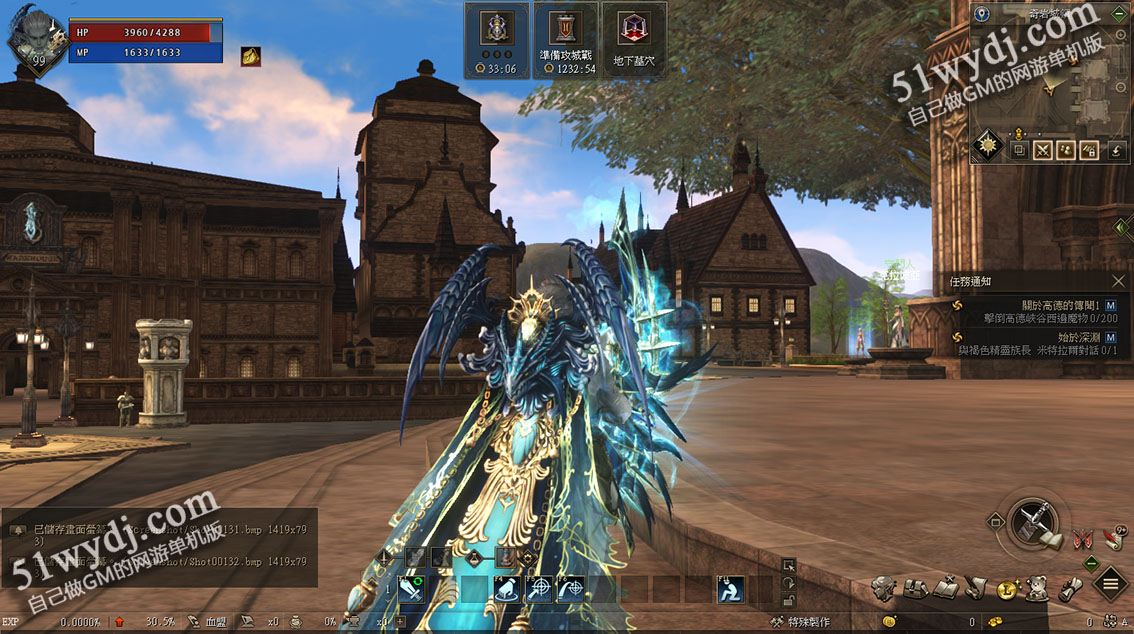Activate the pick-up hand skill on hotbar
Viewport: 1134px width, 634px height.
pyautogui.click(x=506, y=589)
